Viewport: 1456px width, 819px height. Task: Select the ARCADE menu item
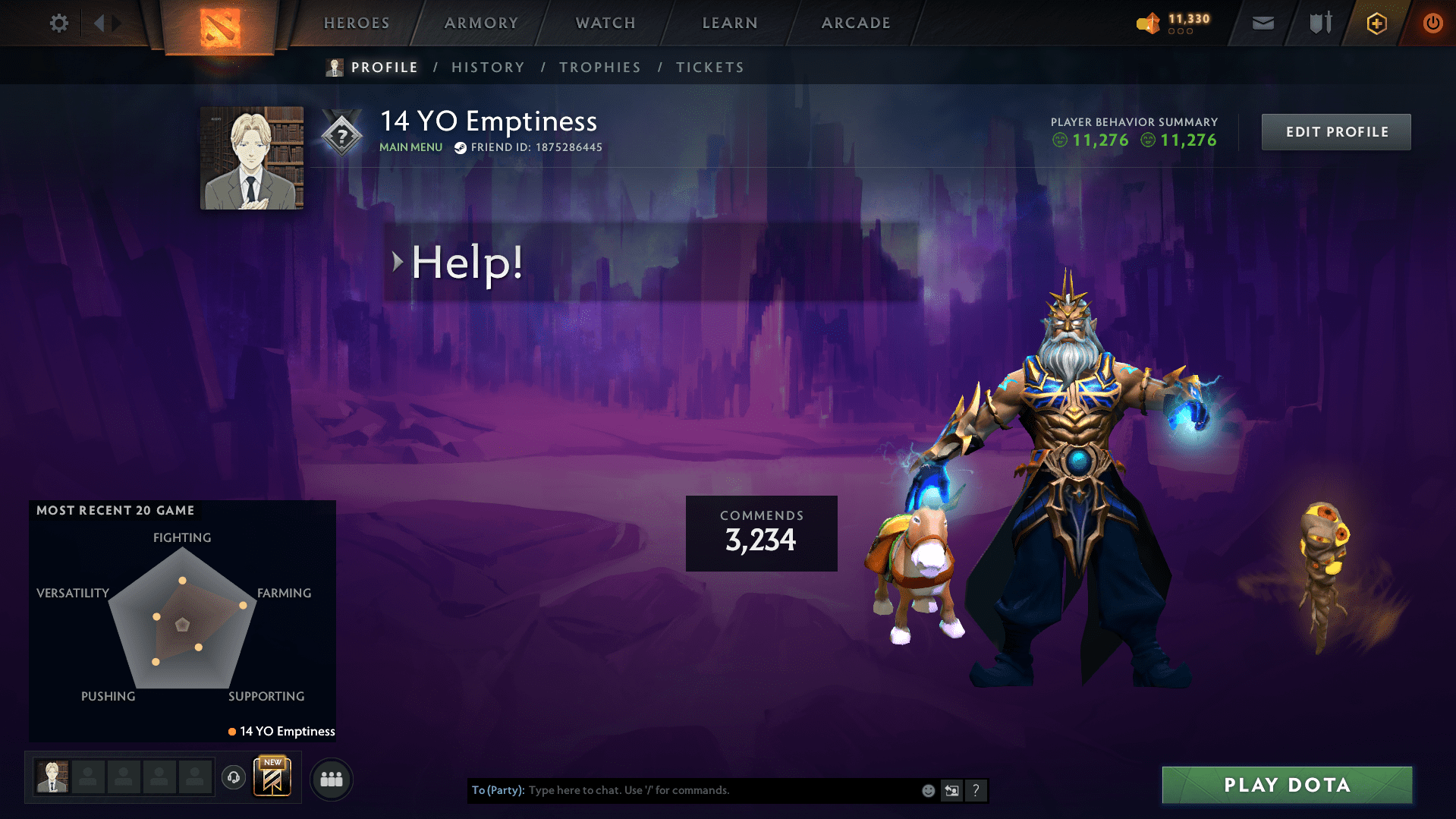(x=855, y=23)
